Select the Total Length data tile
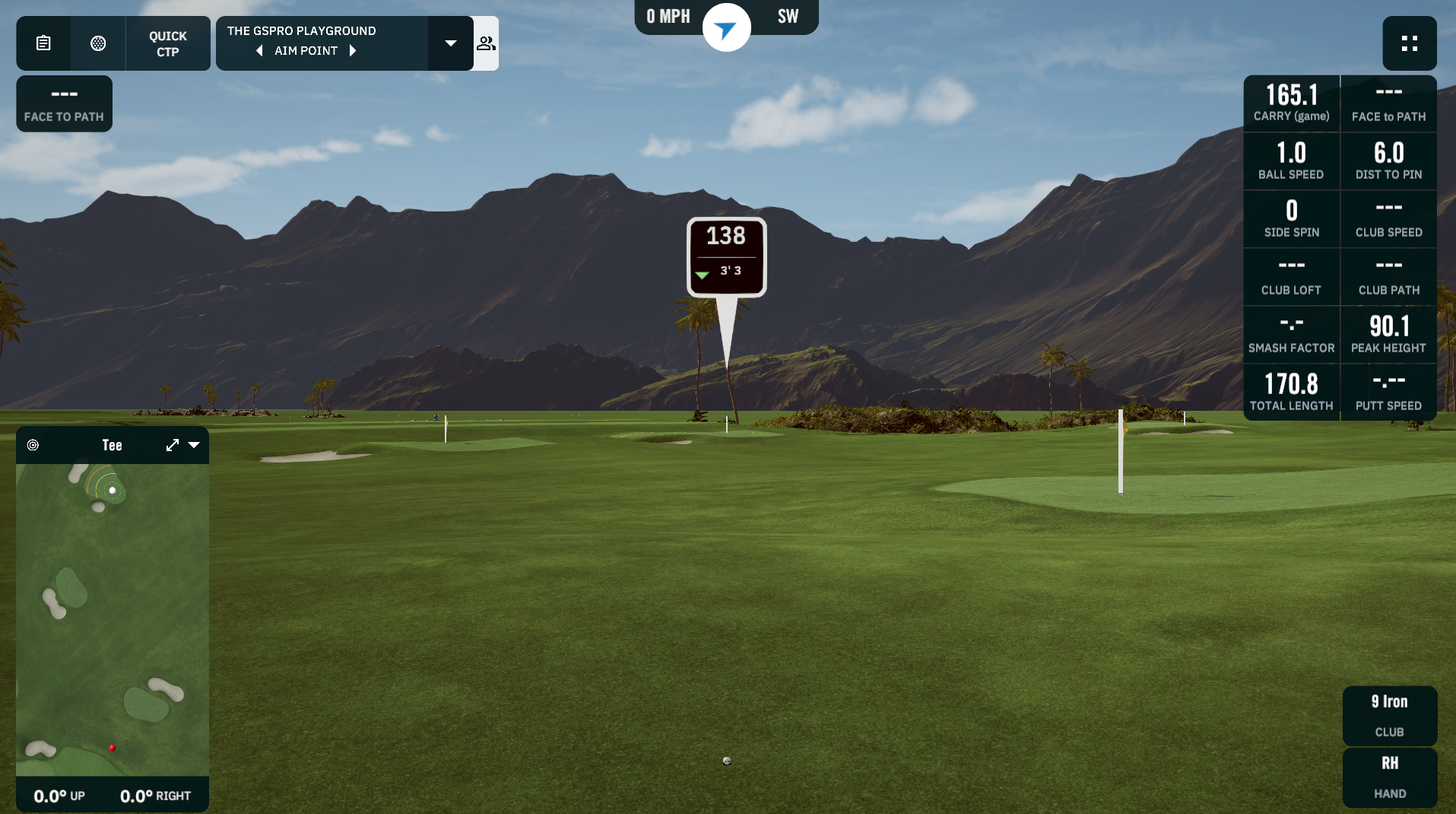Screen dimensions: 1456x814 1291,393
